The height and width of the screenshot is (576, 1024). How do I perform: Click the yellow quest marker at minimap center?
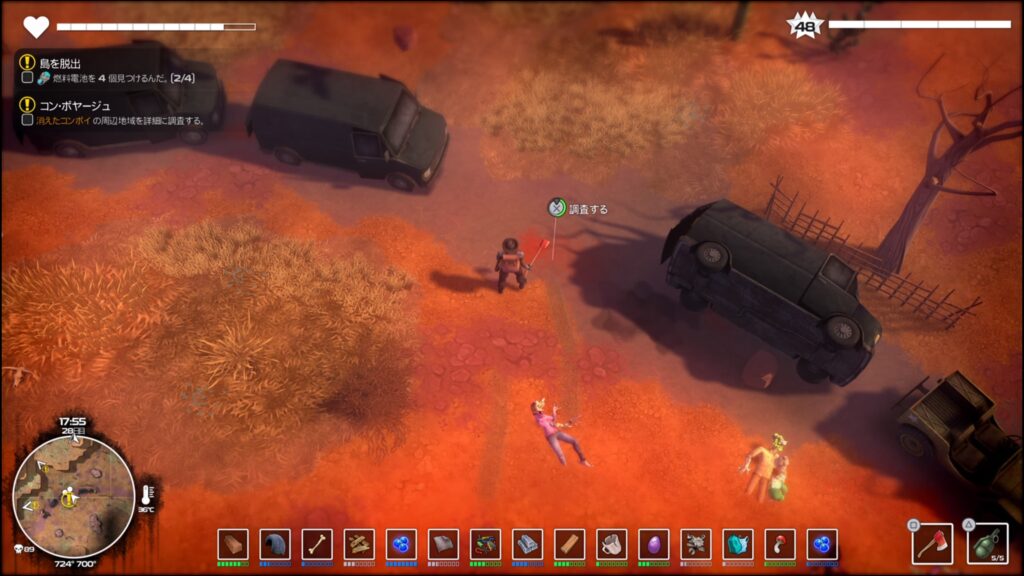69,497
